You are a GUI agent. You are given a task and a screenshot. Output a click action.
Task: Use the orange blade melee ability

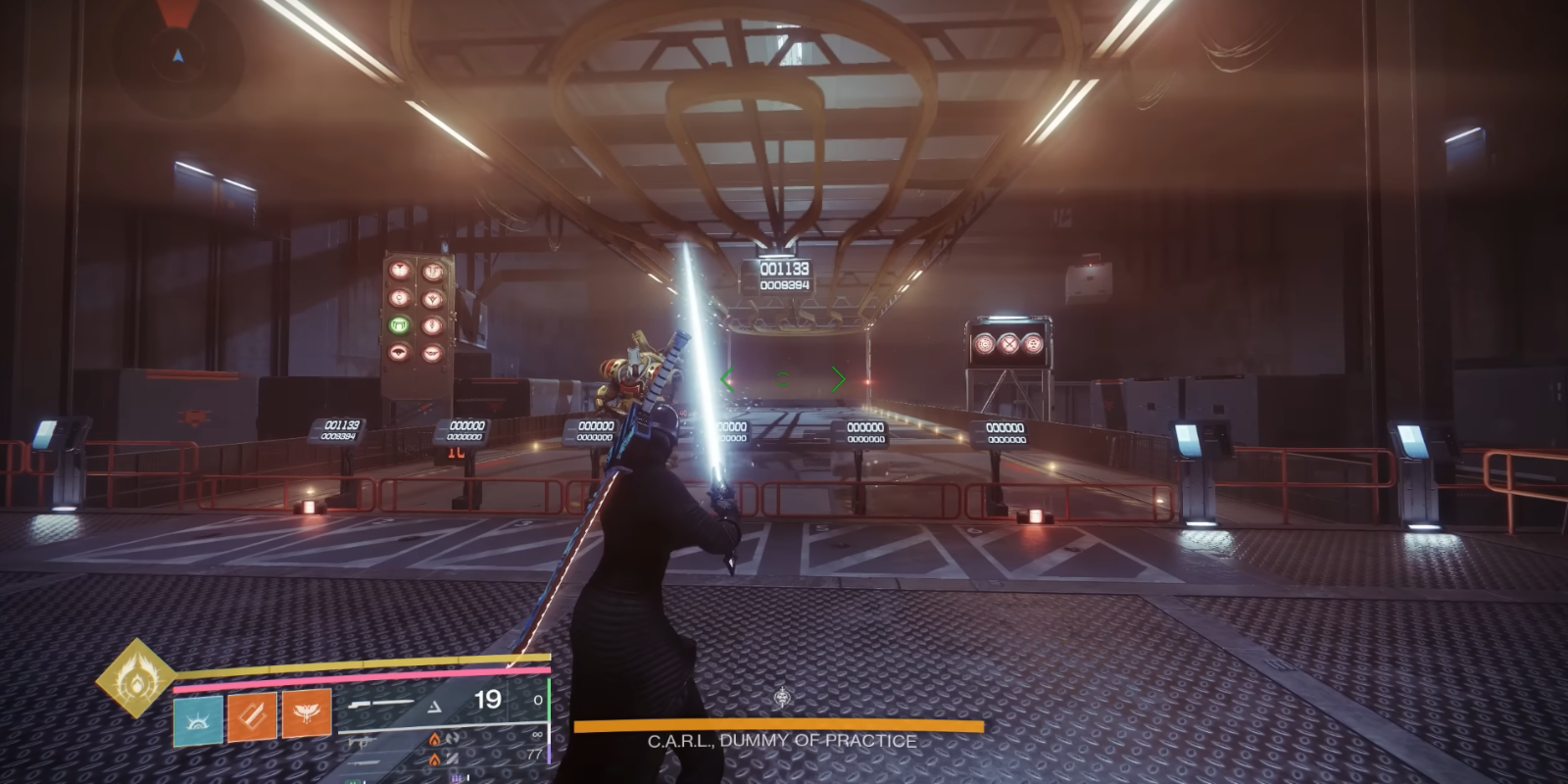[252, 716]
